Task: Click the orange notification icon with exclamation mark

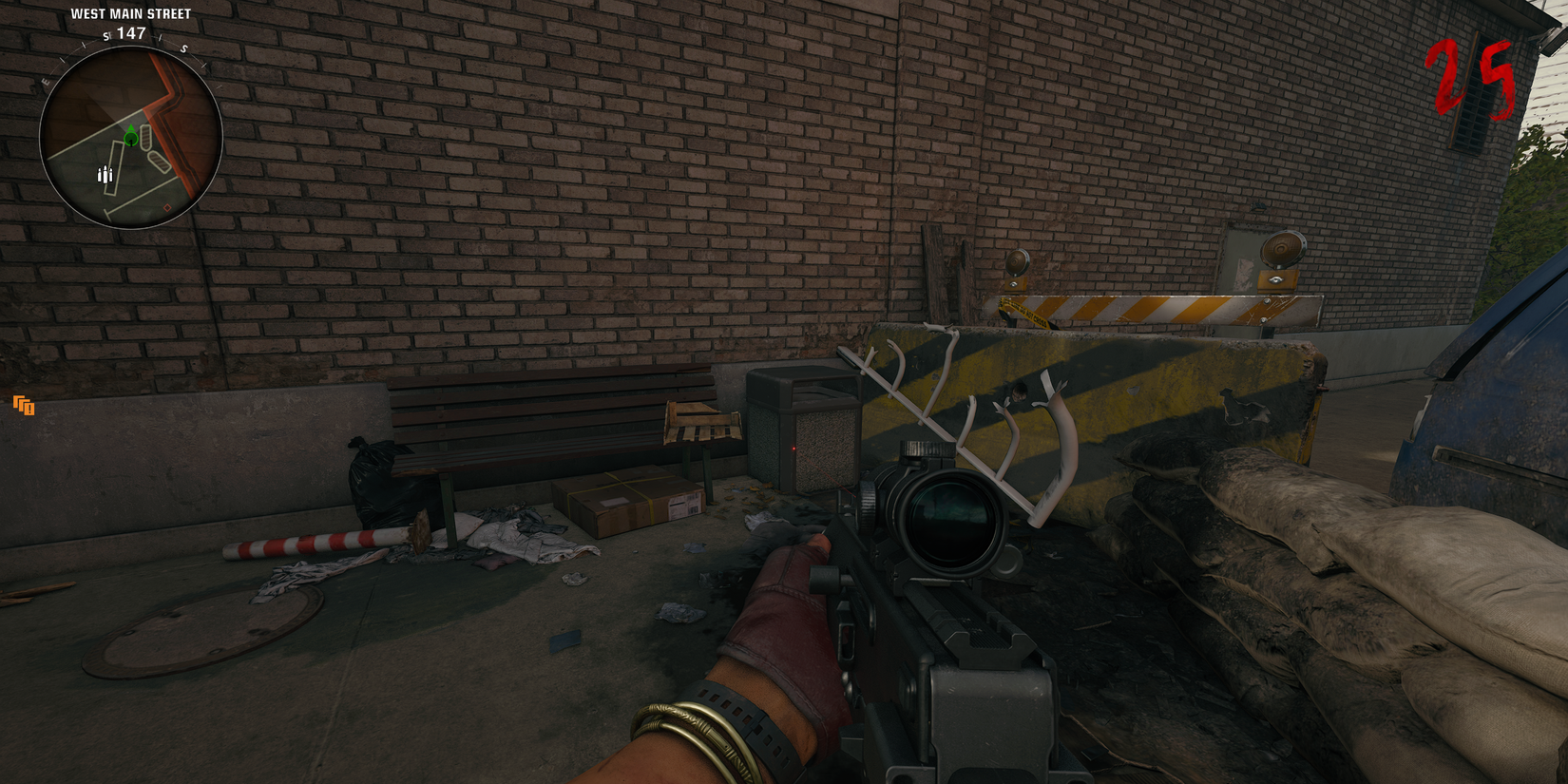Action: pos(23,406)
